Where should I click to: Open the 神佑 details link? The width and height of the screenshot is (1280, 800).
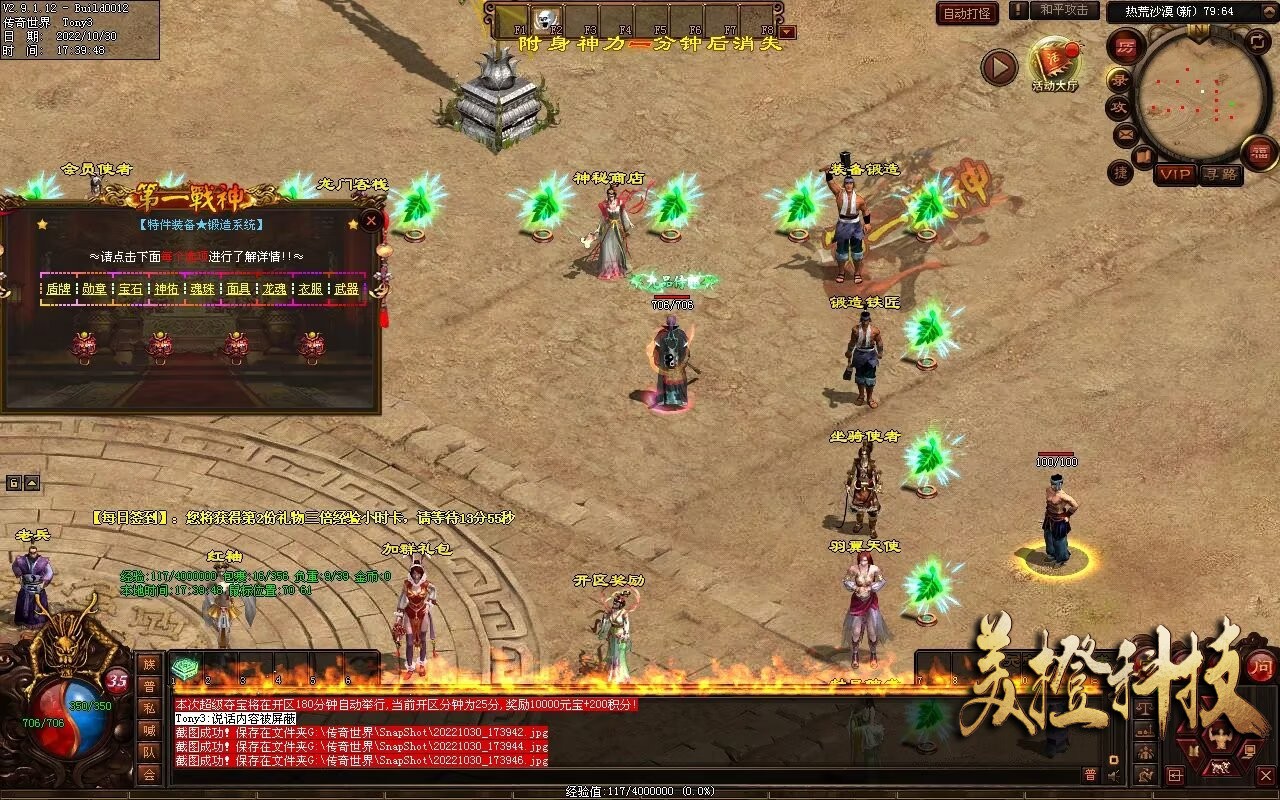coord(166,289)
